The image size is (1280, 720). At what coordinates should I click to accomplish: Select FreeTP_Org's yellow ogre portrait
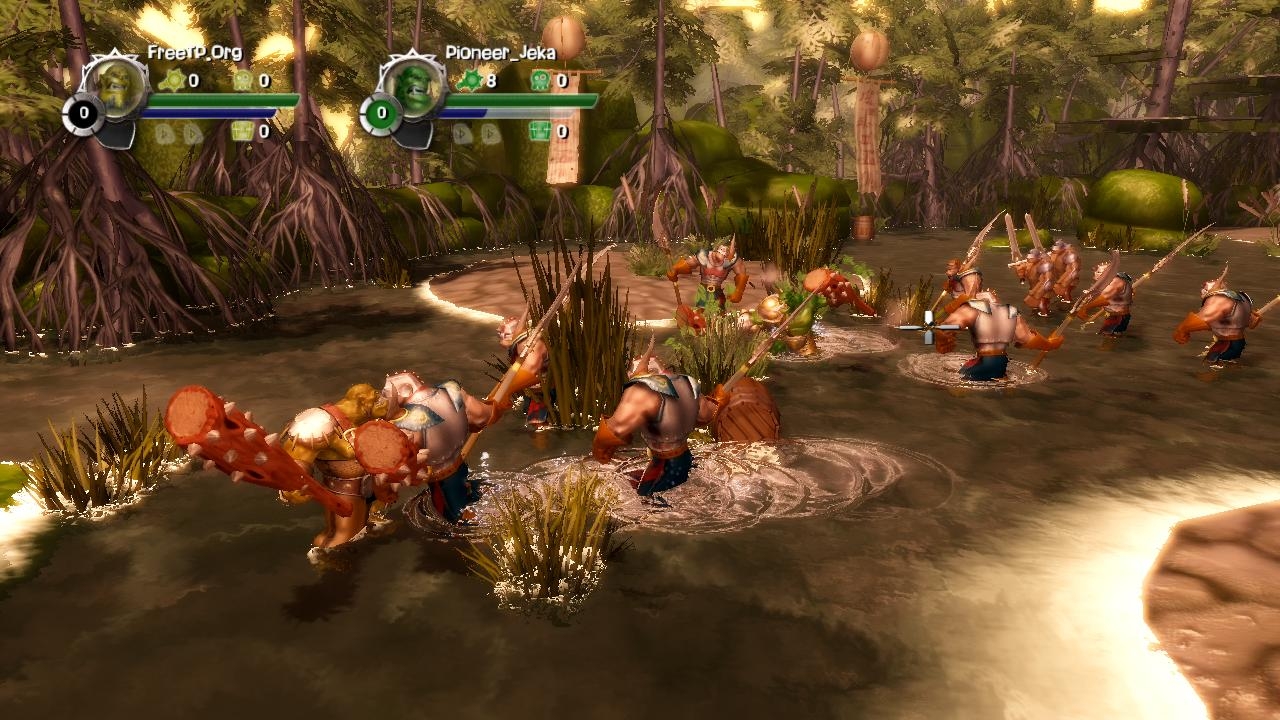tap(118, 88)
